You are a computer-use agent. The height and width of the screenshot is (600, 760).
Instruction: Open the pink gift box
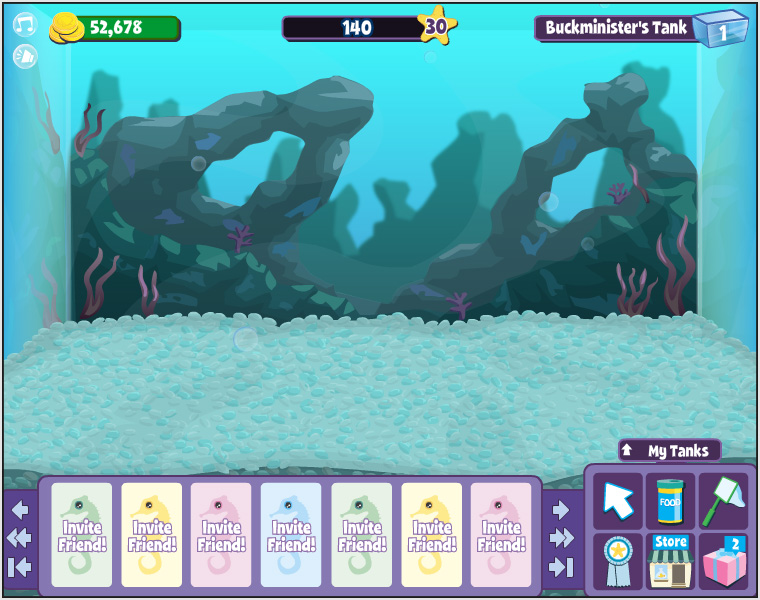point(723,559)
